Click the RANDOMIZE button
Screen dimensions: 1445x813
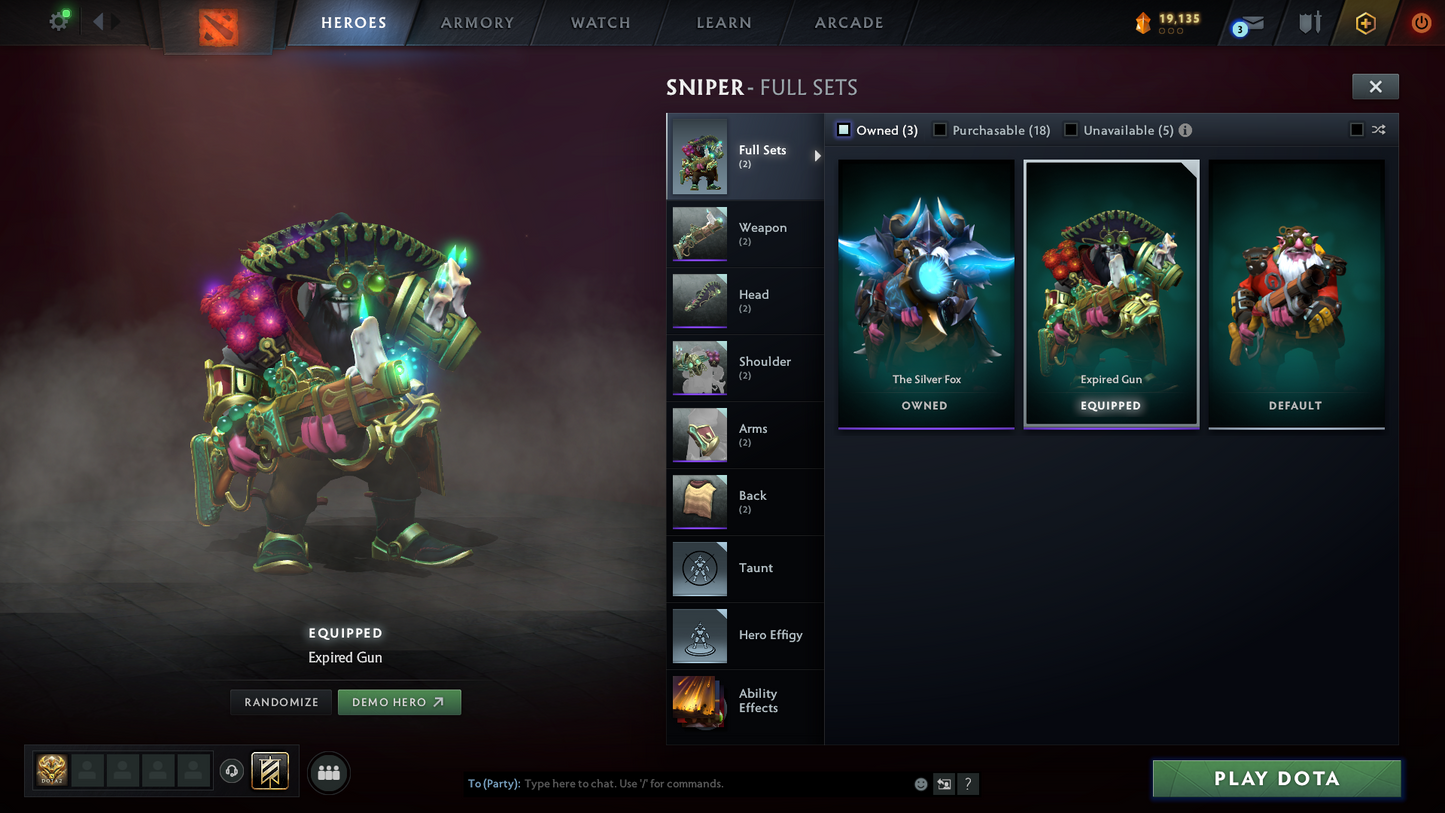[280, 702]
